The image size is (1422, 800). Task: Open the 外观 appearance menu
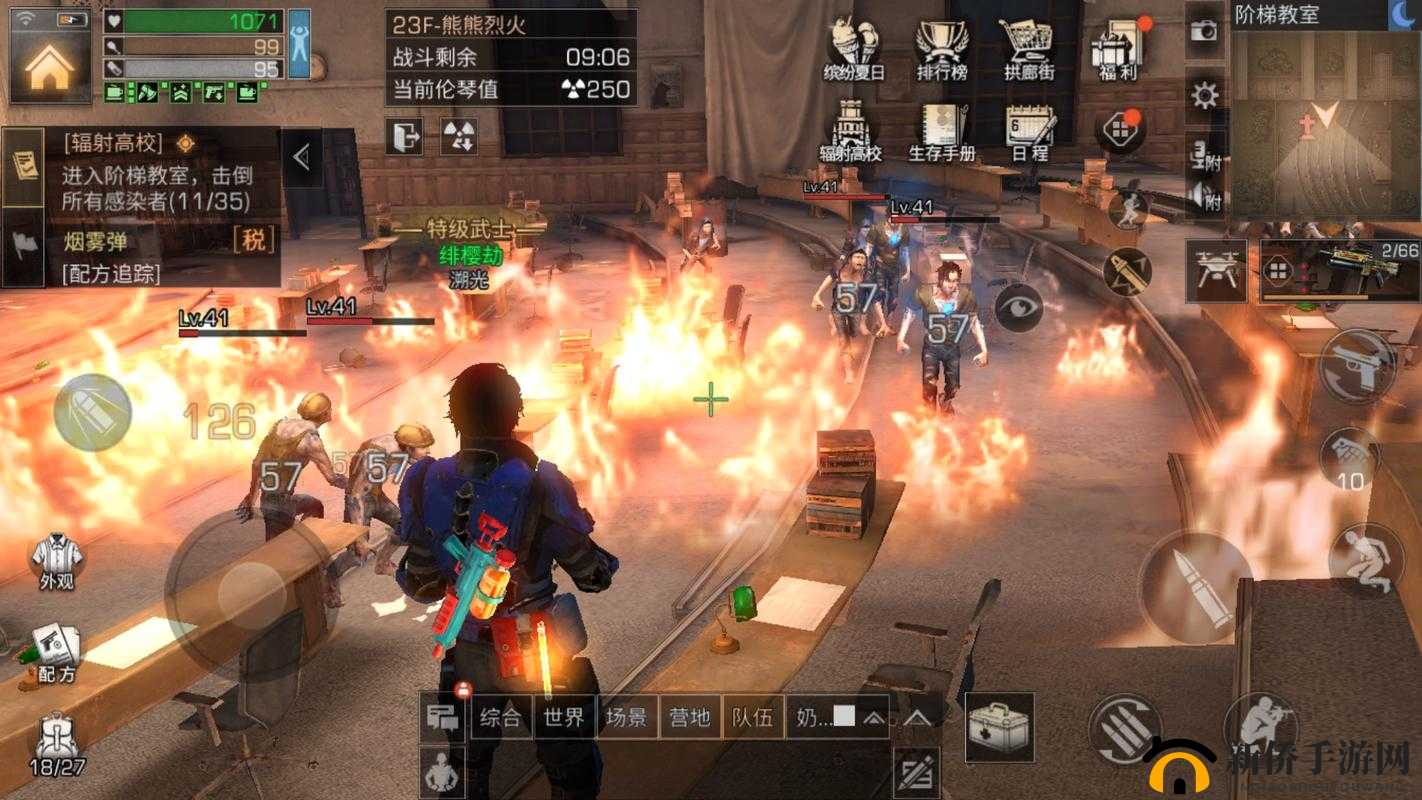(56, 560)
